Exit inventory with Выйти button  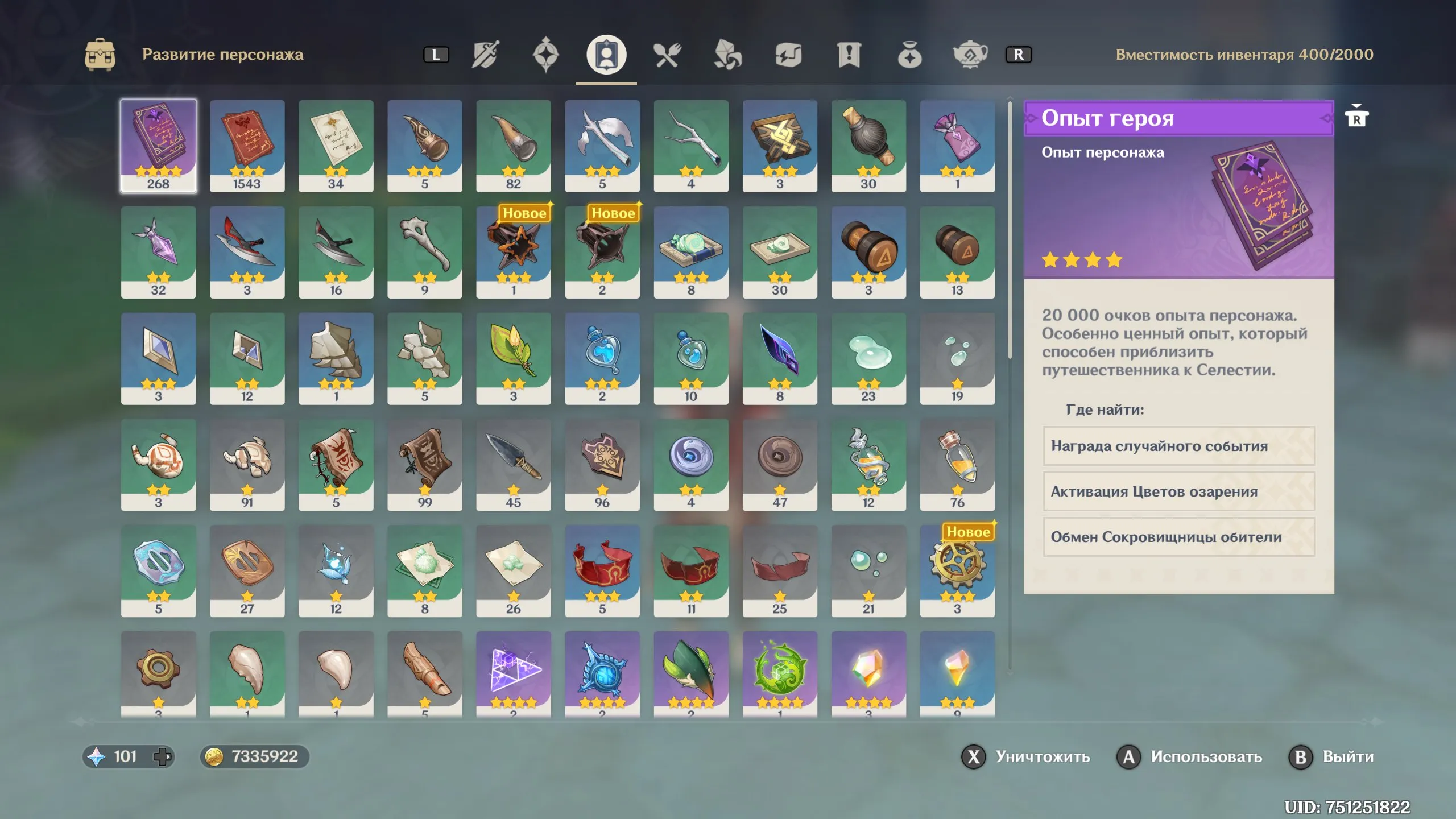click(x=1331, y=757)
